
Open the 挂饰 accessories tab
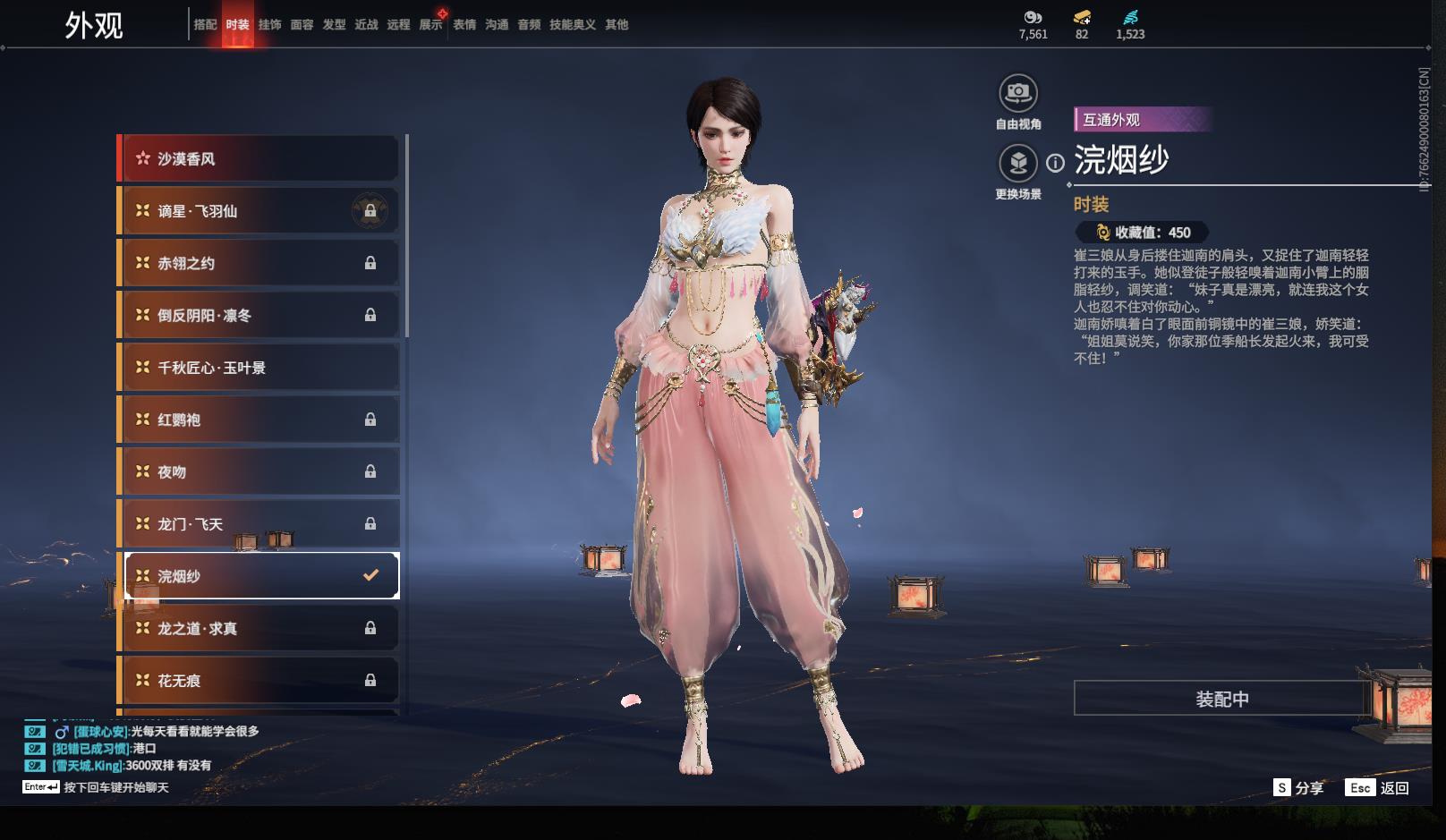269,25
